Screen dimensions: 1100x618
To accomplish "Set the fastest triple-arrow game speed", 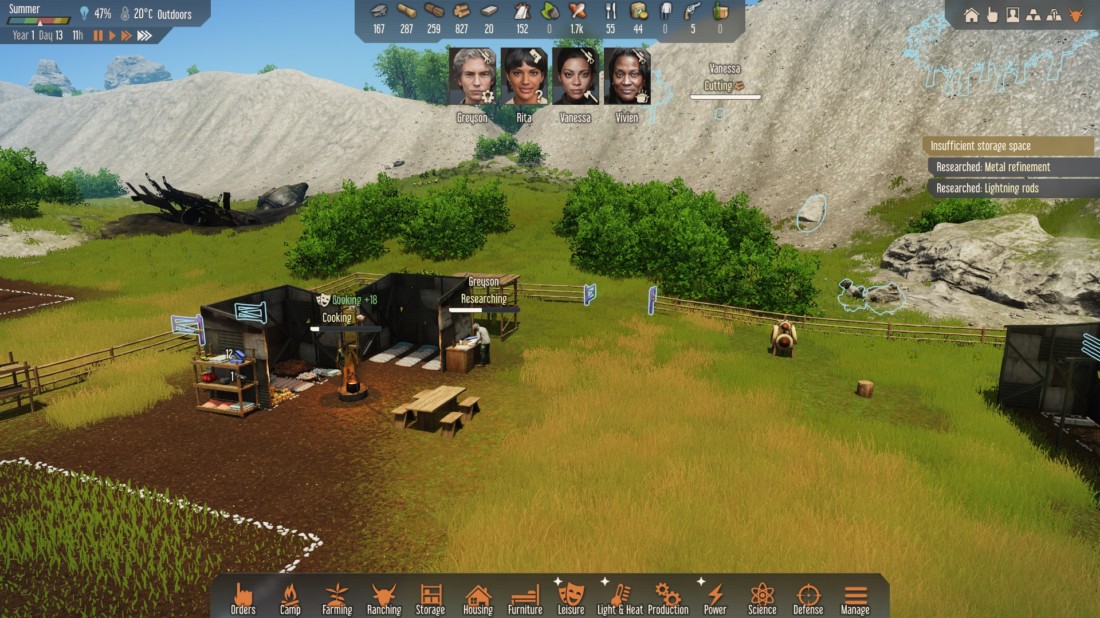I will [145, 36].
